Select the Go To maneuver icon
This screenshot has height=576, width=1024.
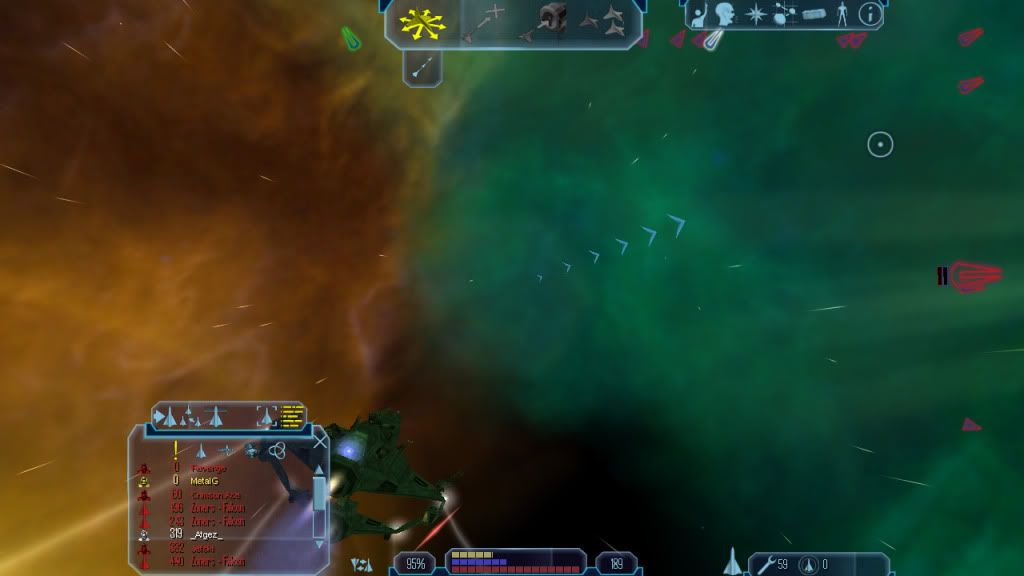(485, 21)
